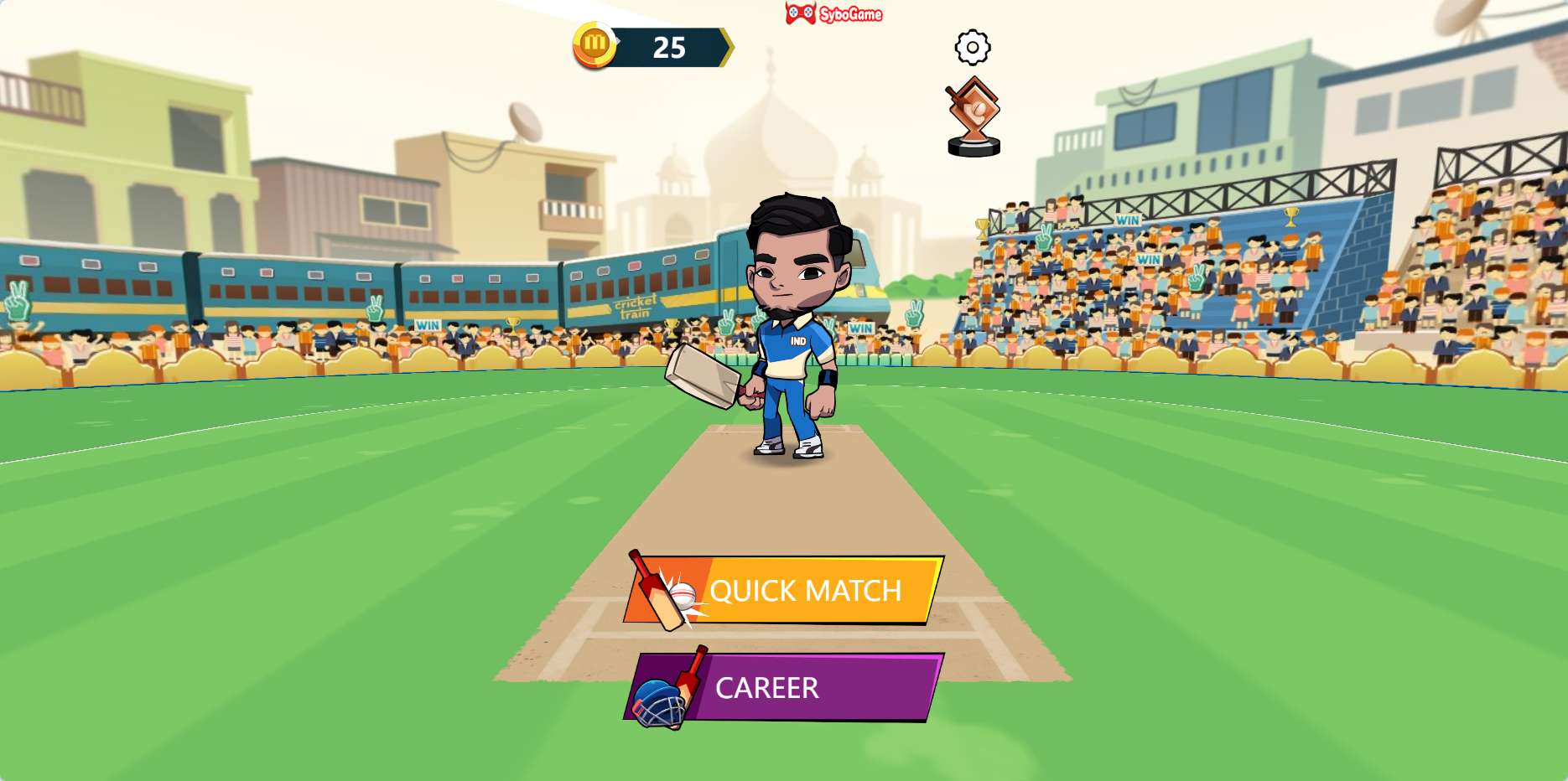
Task: Show the bronze trophy achievements
Action: [x=974, y=117]
